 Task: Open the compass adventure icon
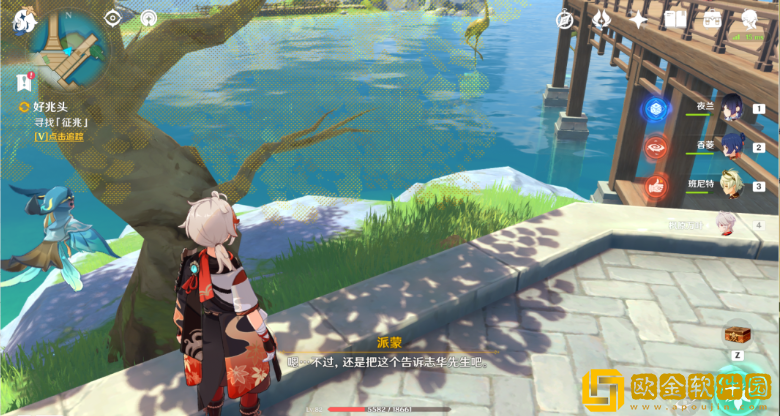click(x=567, y=19)
